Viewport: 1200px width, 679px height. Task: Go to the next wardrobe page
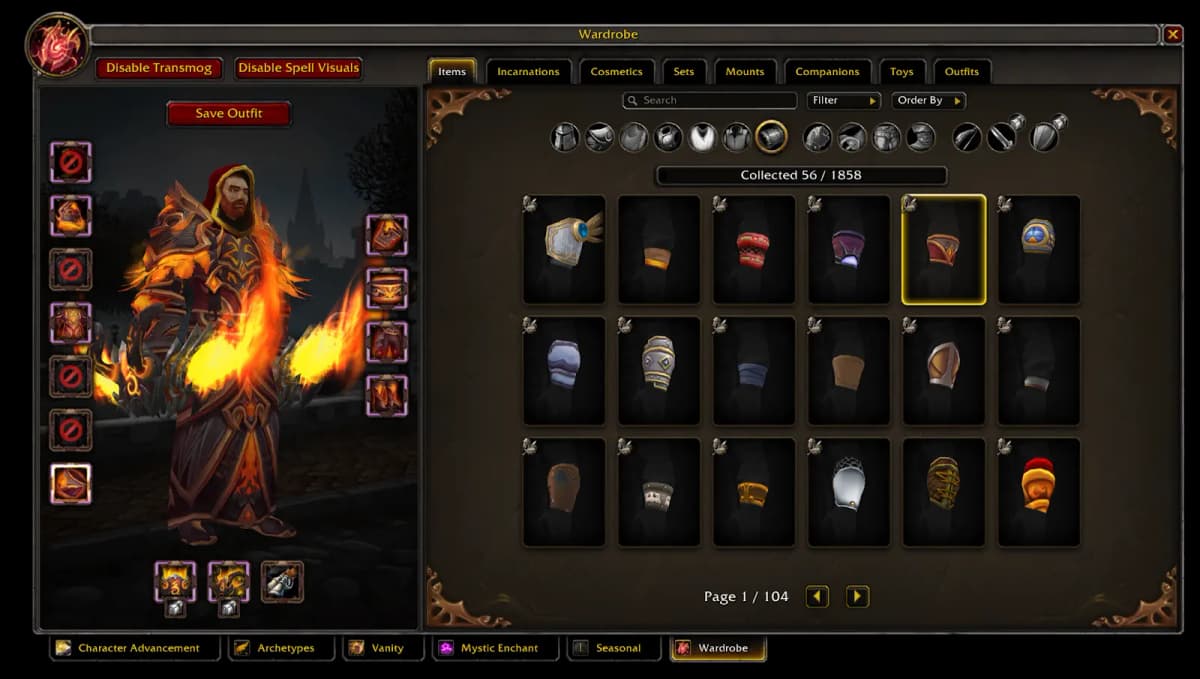(857, 597)
